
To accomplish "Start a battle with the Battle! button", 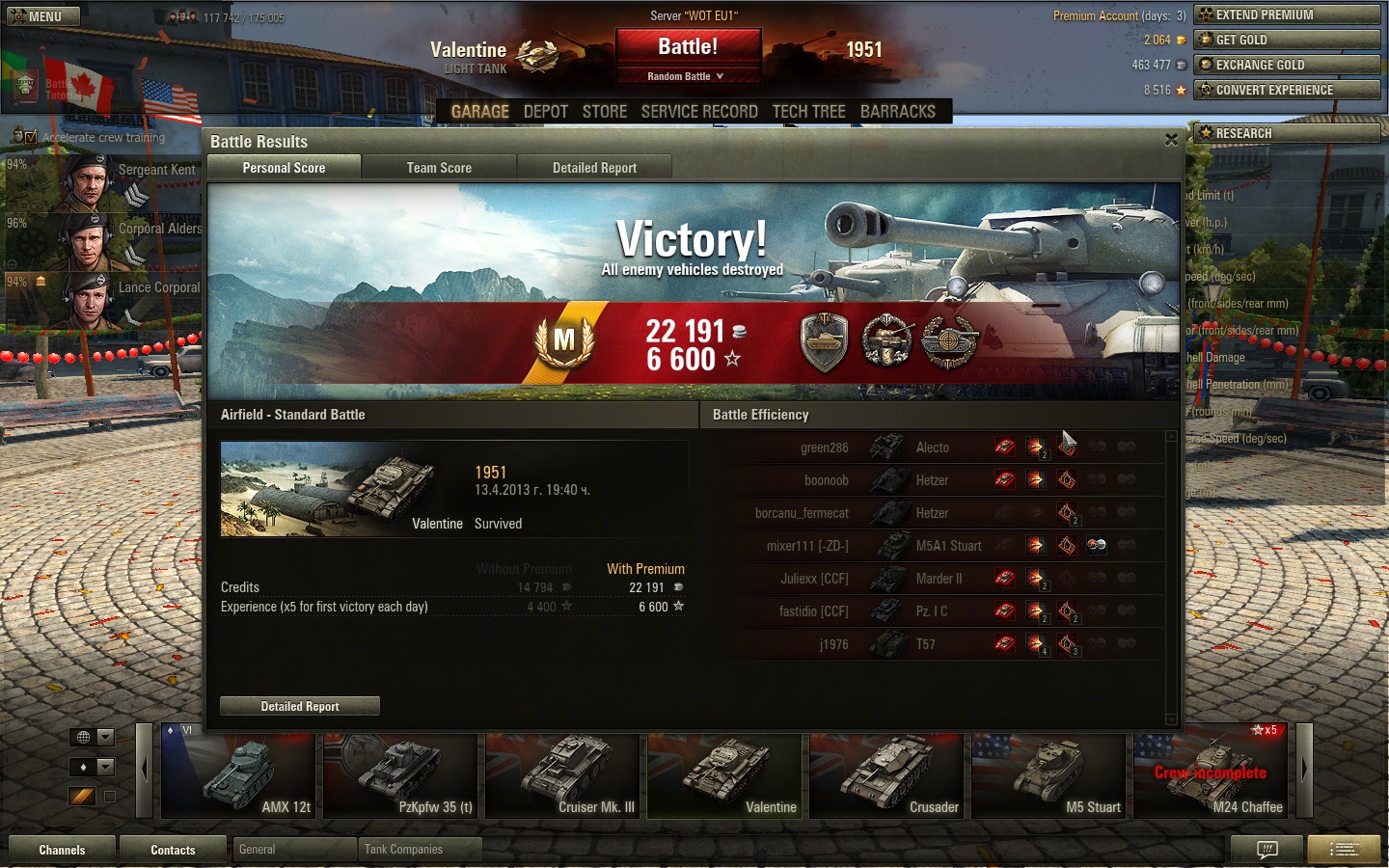I will 688,47.
